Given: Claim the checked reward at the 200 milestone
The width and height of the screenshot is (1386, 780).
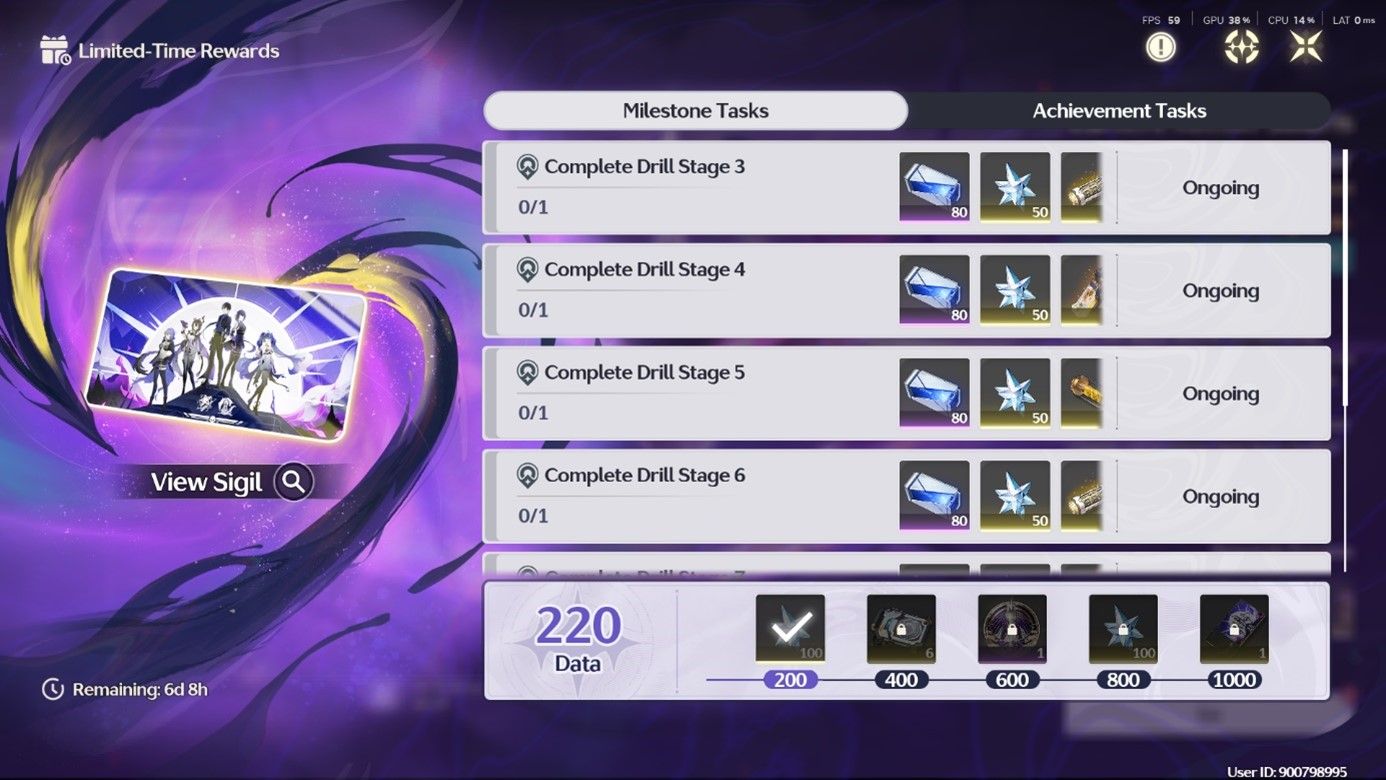Looking at the screenshot, I should click(789, 628).
